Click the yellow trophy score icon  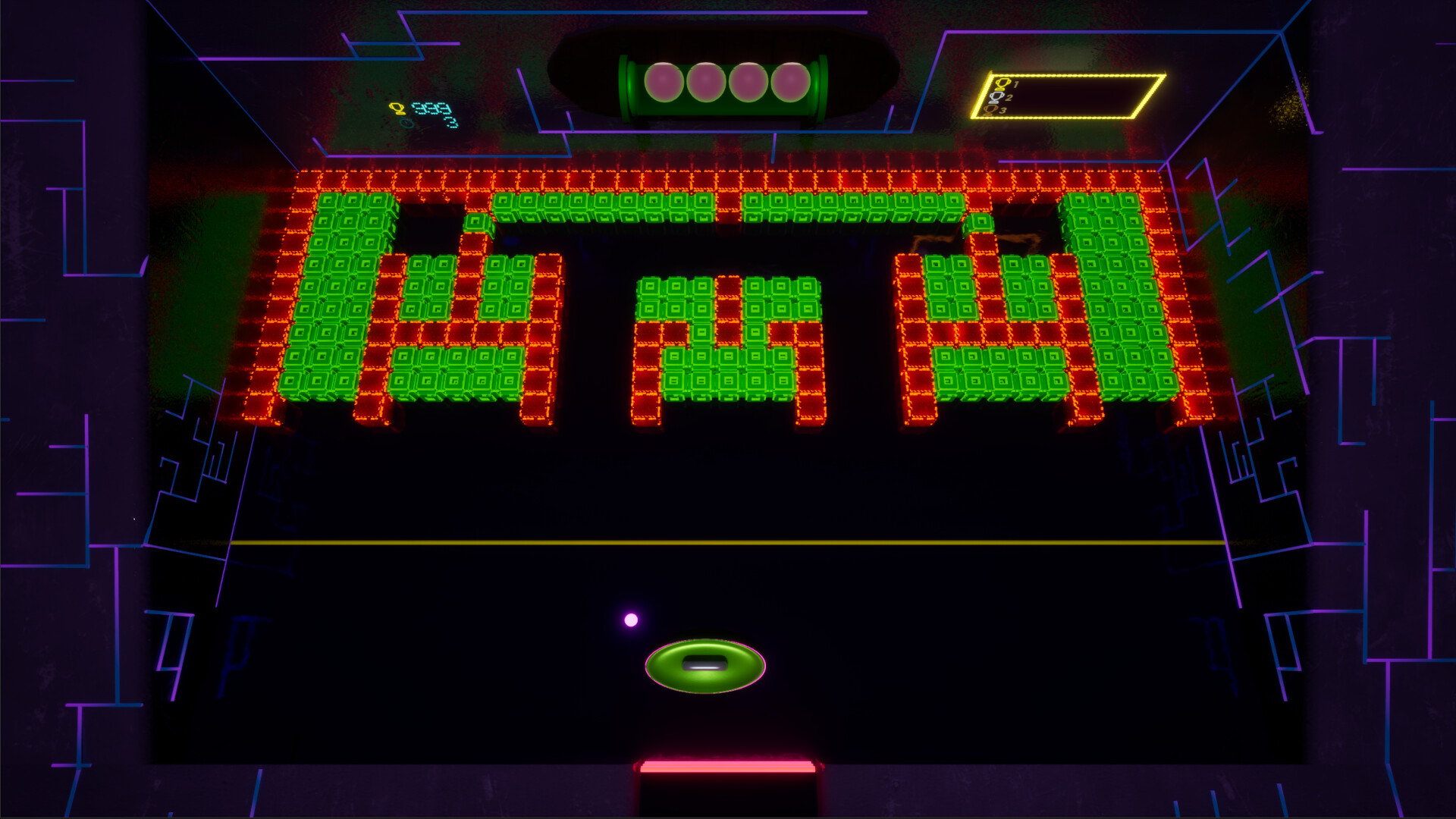(x=397, y=108)
